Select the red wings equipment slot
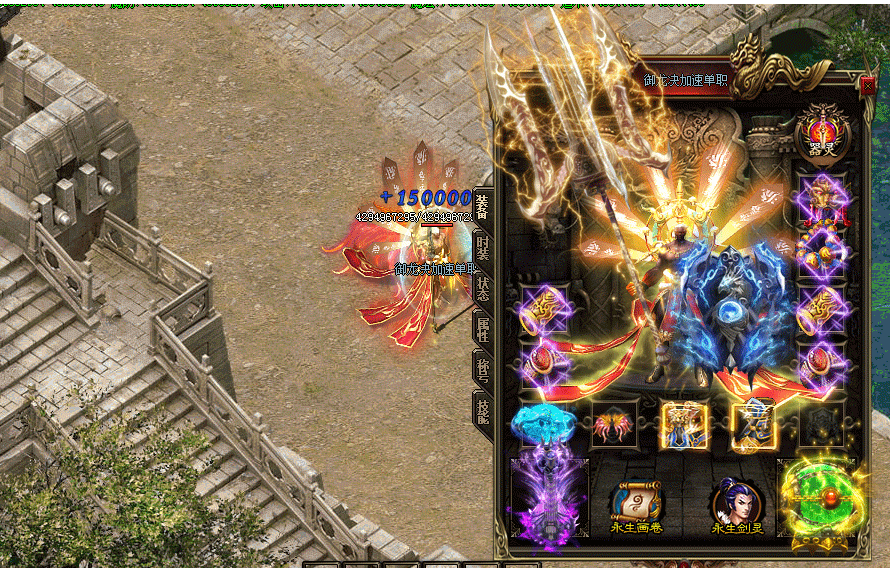Image resolution: width=890 pixels, height=568 pixels. click(x=614, y=426)
